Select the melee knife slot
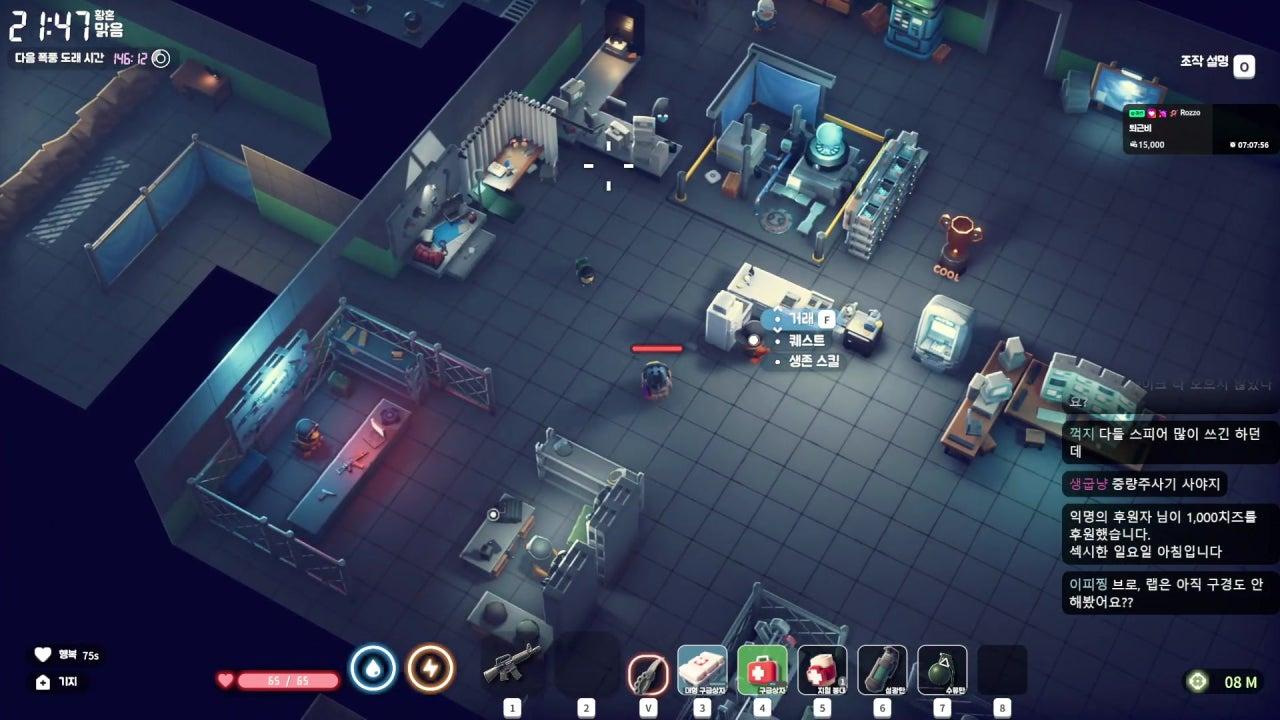 (648, 671)
